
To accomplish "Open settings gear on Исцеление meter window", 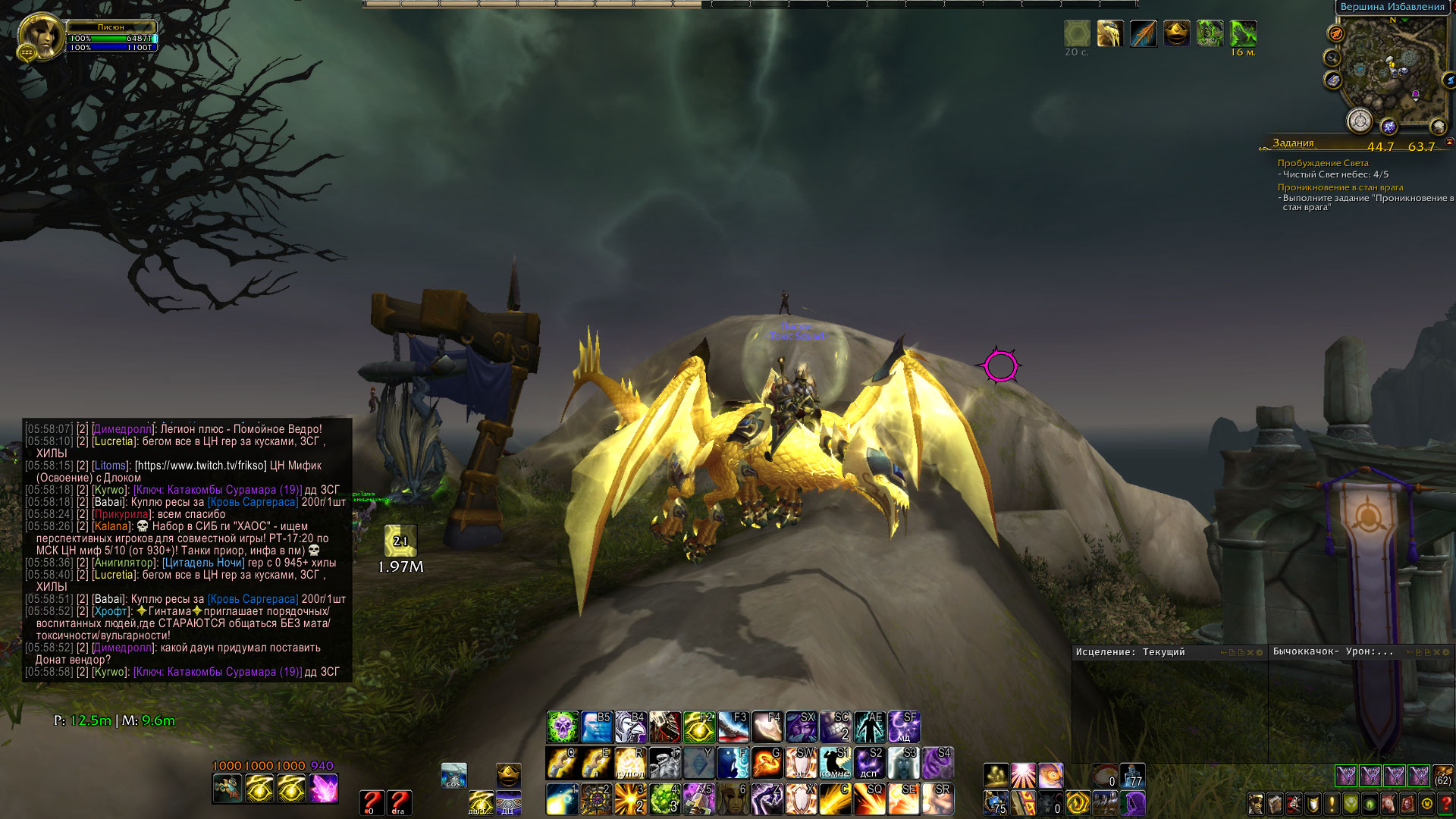I will pyautogui.click(x=1260, y=652).
